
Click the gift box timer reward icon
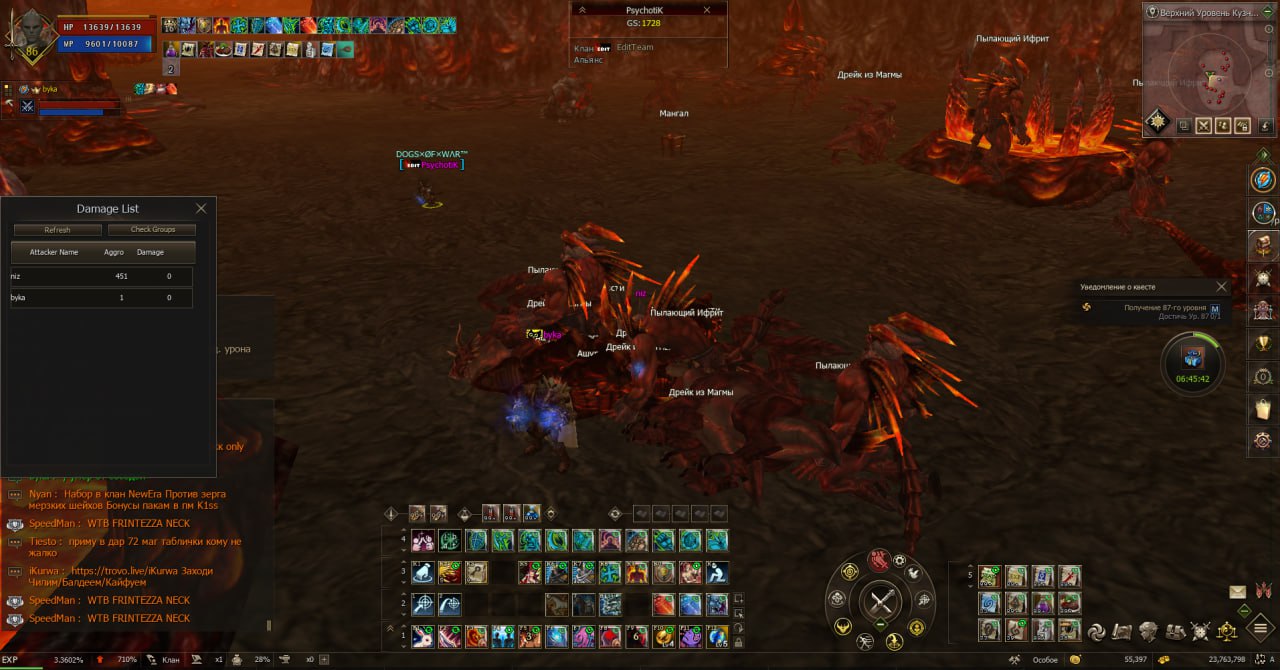tap(1192, 357)
